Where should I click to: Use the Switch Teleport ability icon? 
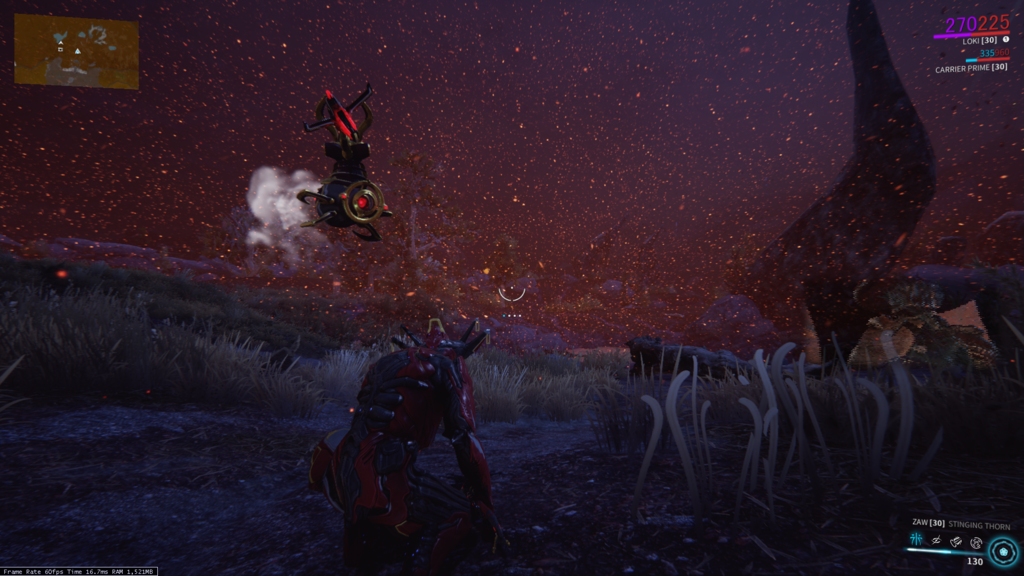957,541
